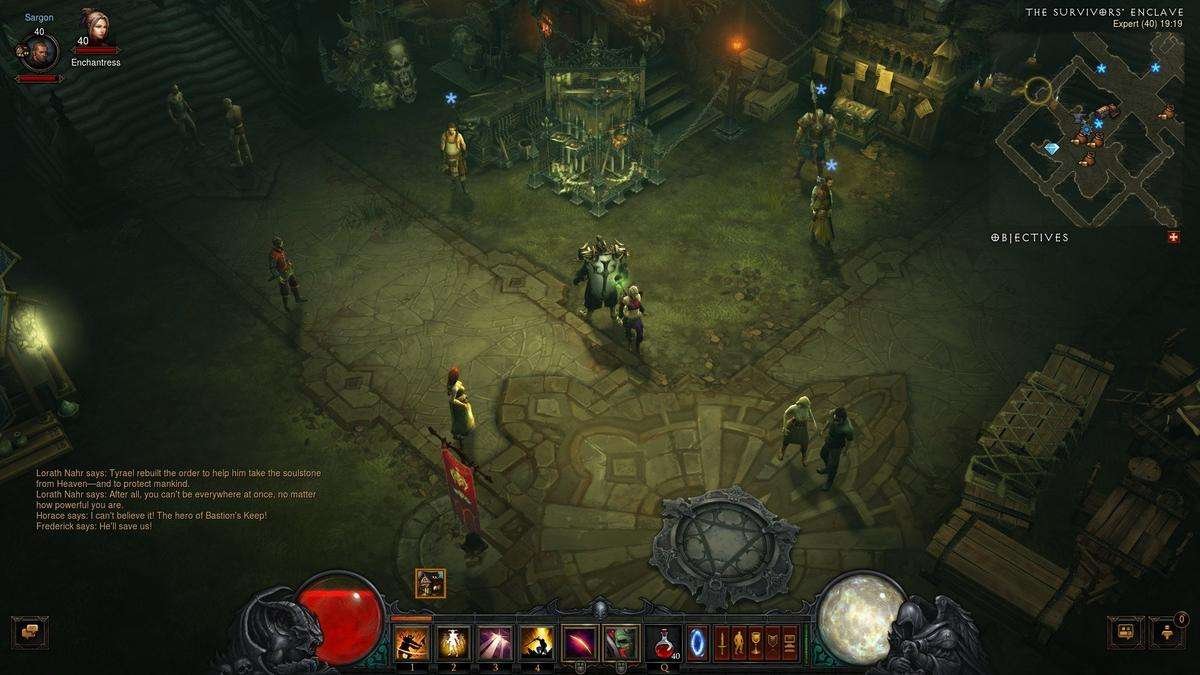Cast the purple light beam skill
The height and width of the screenshot is (675, 1200).
point(495,642)
